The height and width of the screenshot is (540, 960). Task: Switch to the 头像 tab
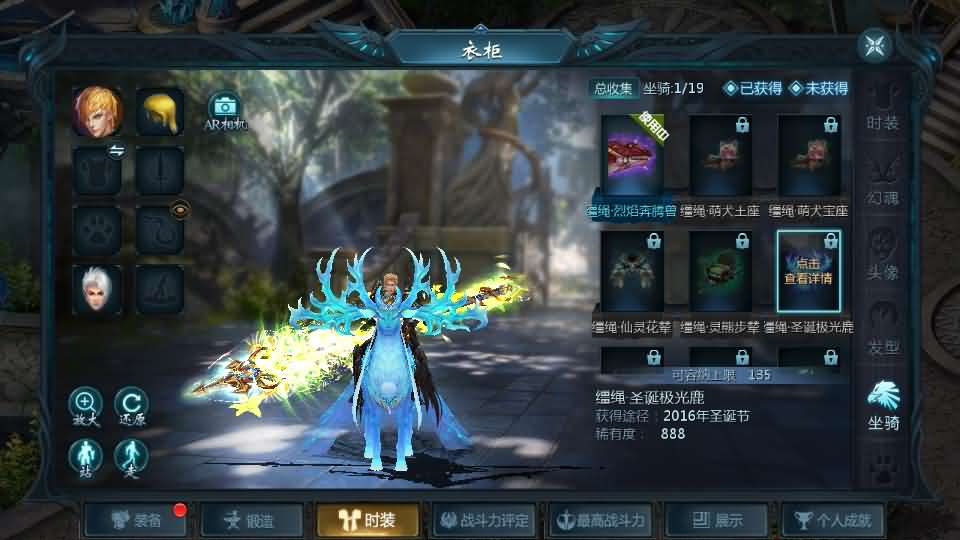point(882,255)
